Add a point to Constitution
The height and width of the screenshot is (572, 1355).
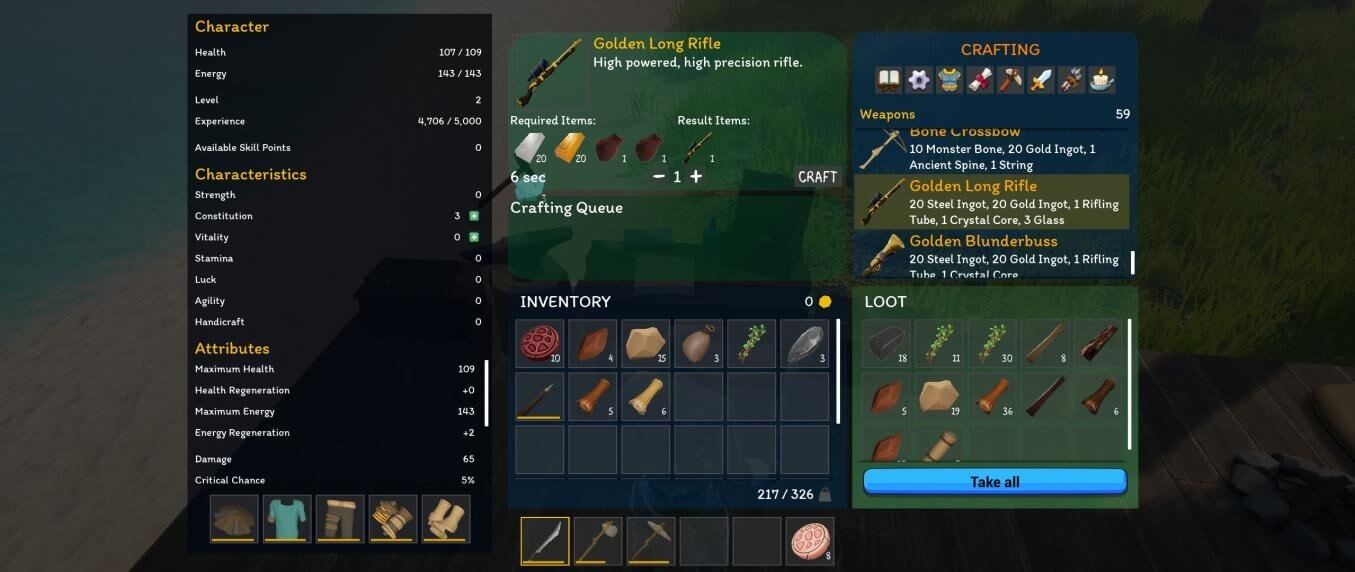pyautogui.click(x=474, y=216)
